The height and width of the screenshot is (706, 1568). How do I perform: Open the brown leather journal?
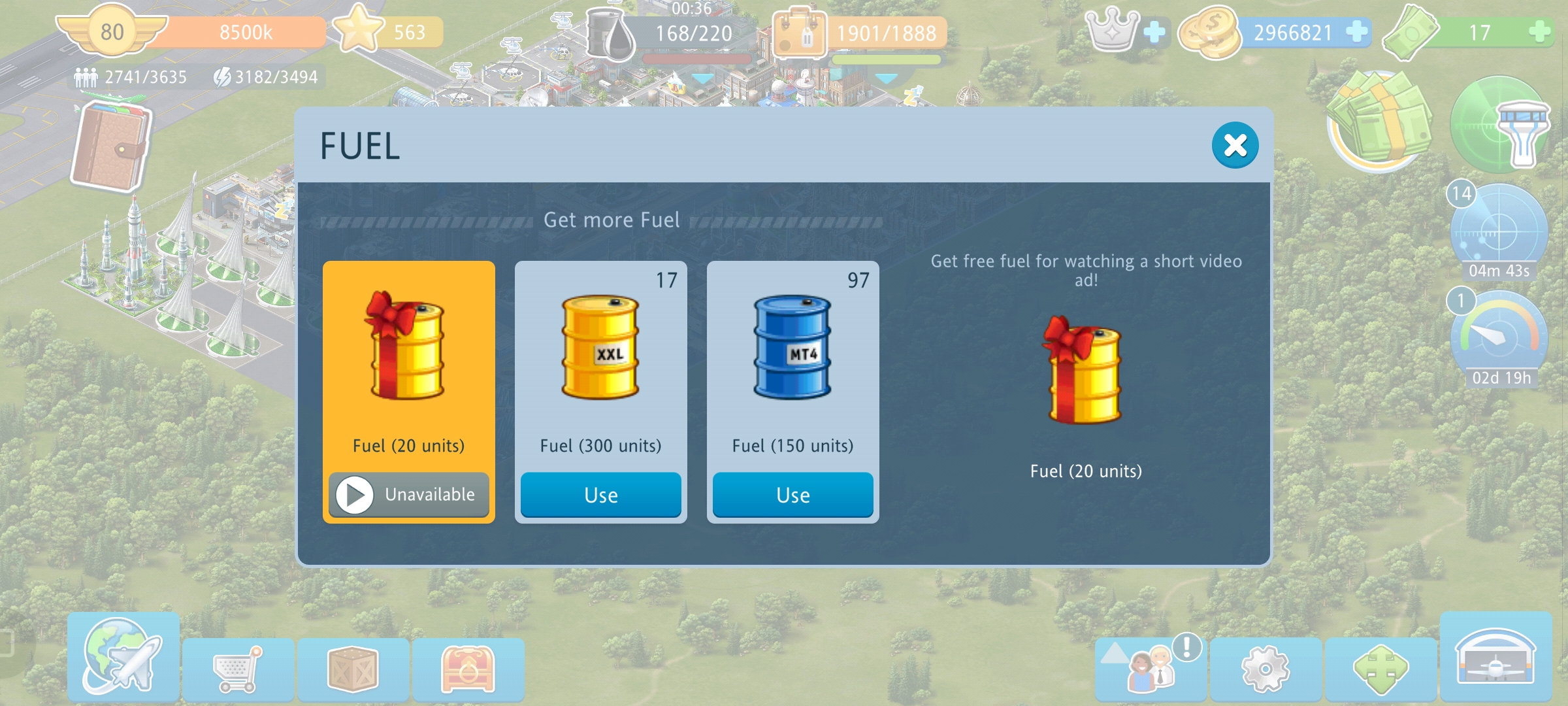point(110,148)
